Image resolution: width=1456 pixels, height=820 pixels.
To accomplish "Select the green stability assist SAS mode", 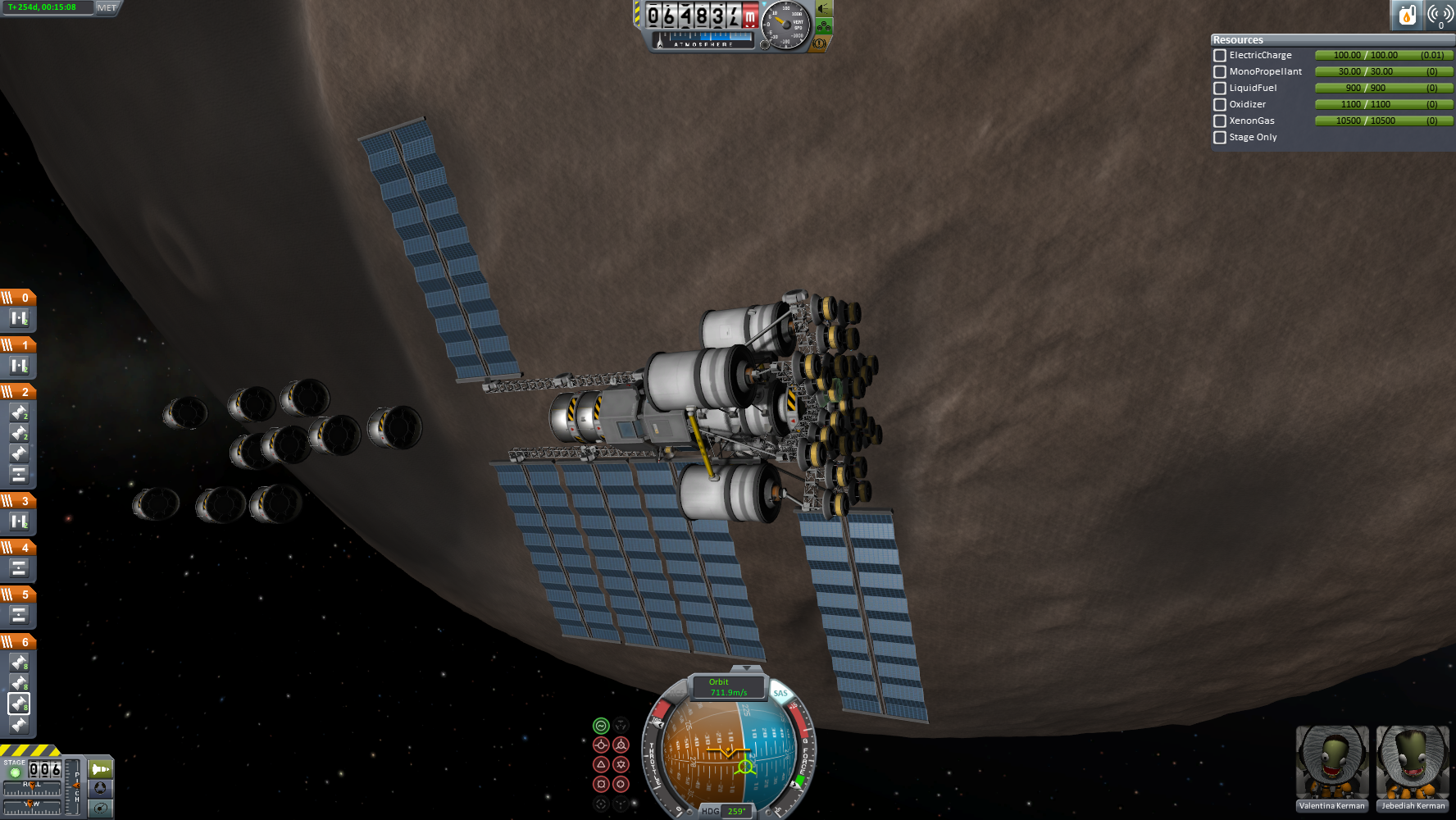I will 601,726.
